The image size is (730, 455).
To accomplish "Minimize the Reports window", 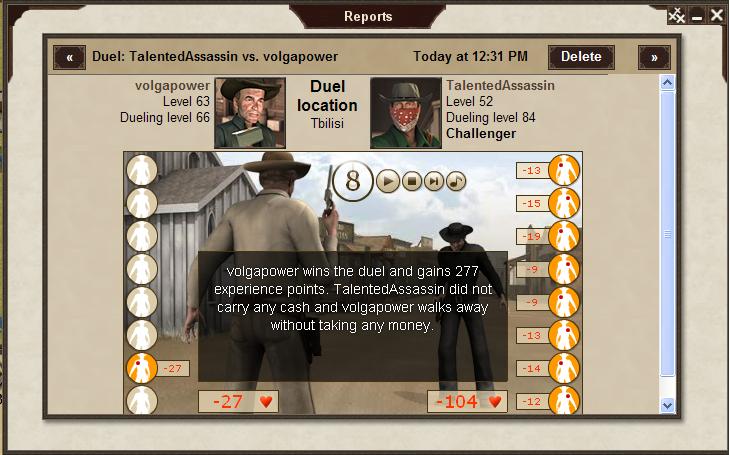I will 697,15.
